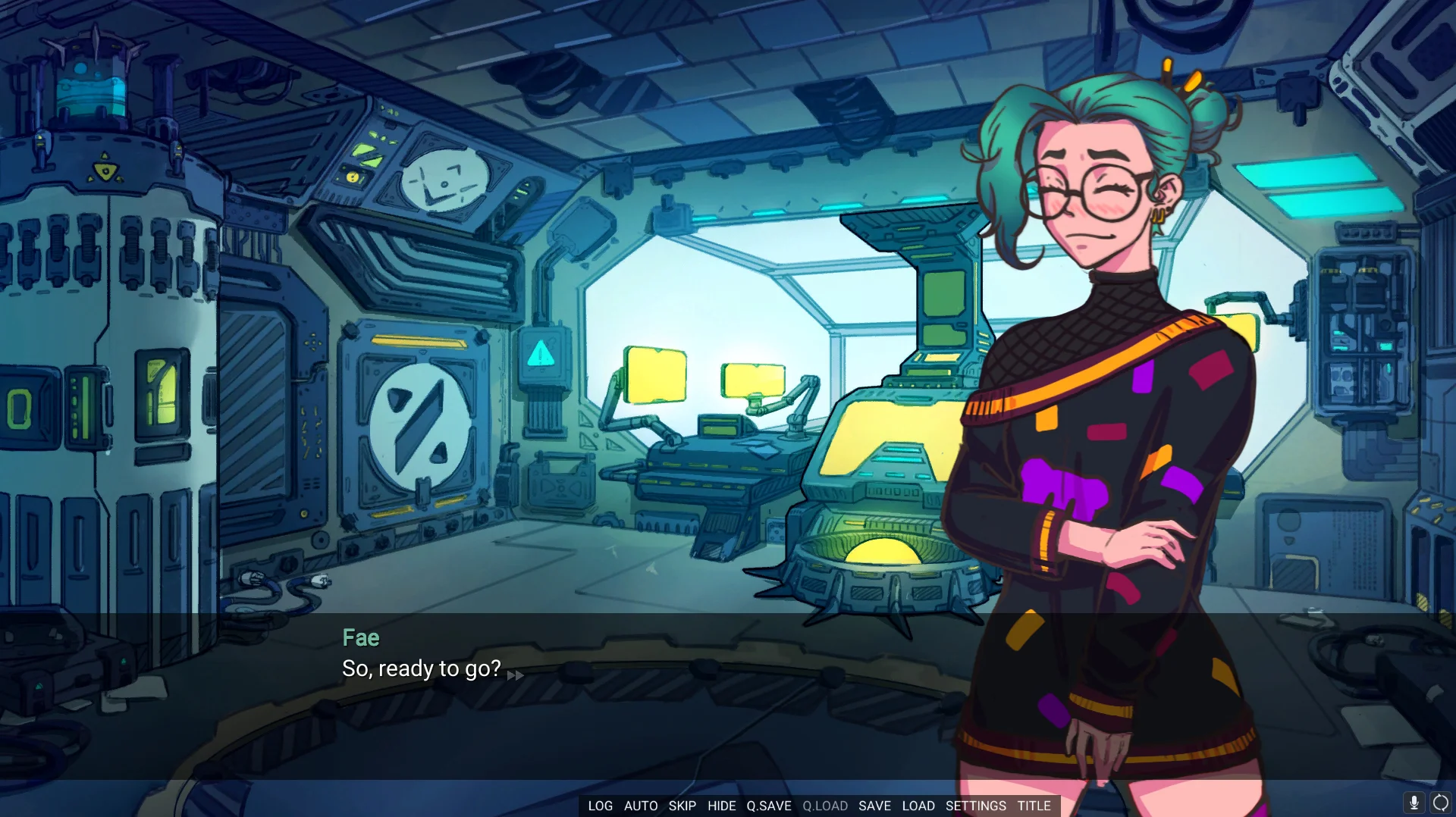Return to the TITLE screen
Screen dimensions: 1456x817
click(1034, 806)
